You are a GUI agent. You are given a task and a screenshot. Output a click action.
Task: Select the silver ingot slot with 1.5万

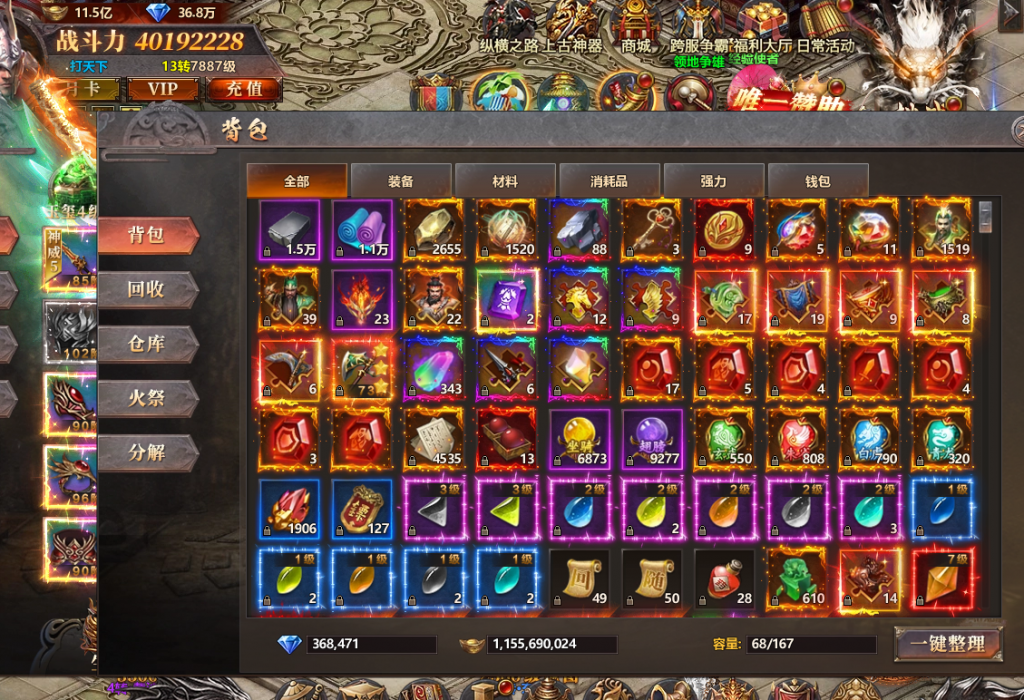(x=290, y=230)
